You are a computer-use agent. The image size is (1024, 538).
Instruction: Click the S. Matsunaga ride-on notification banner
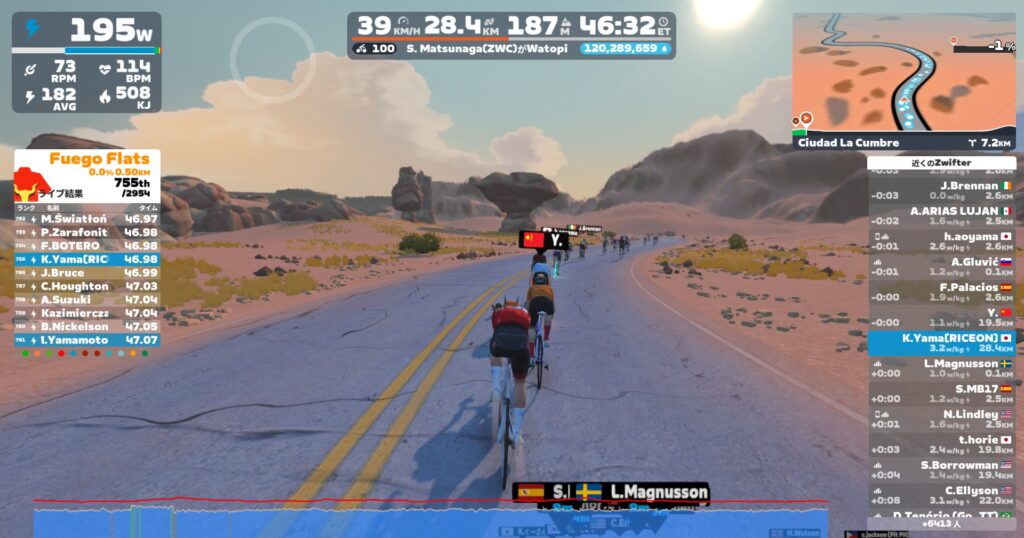click(x=512, y=48)
